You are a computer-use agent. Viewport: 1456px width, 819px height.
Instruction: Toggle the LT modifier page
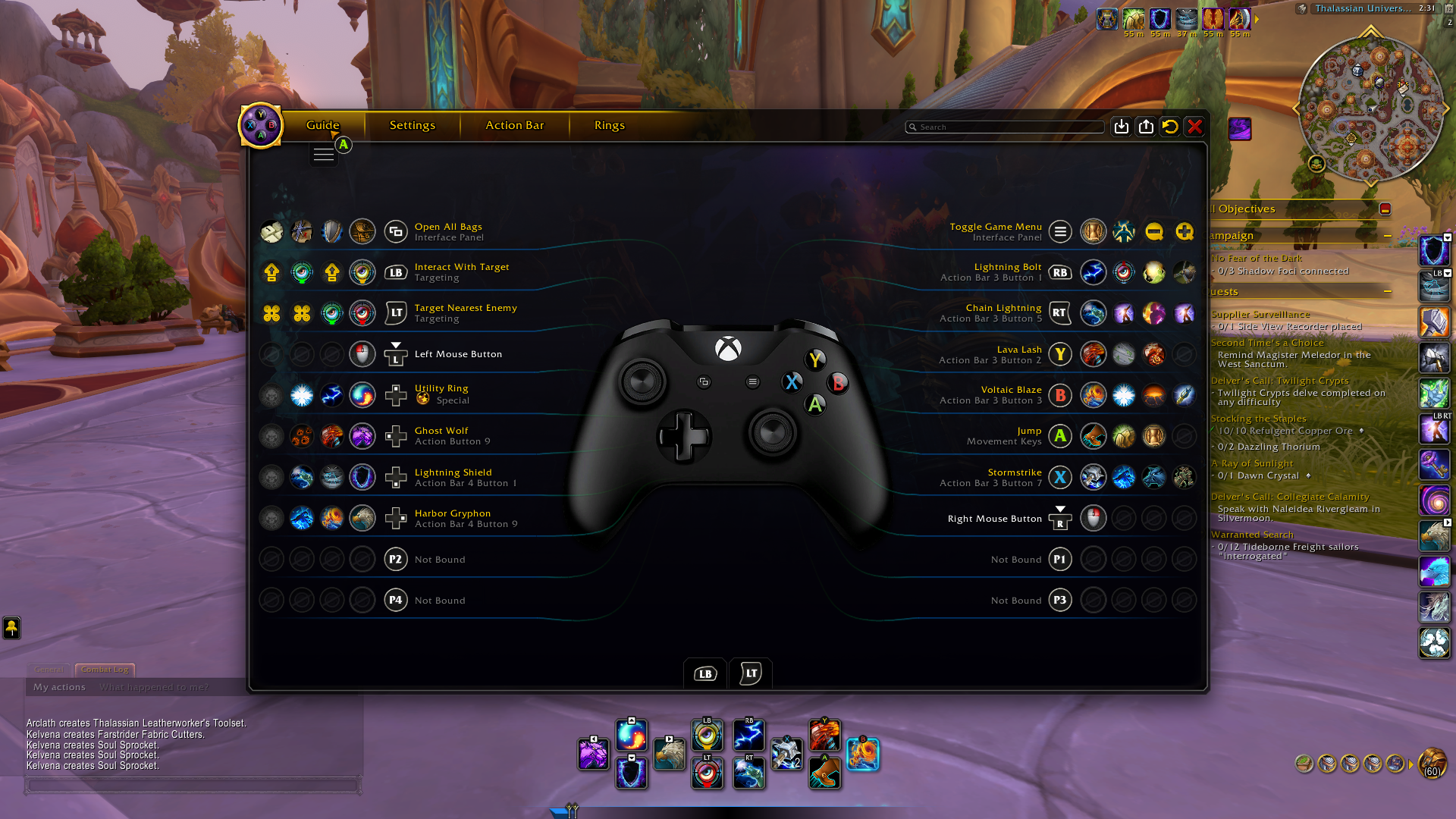tap(750, 673)
